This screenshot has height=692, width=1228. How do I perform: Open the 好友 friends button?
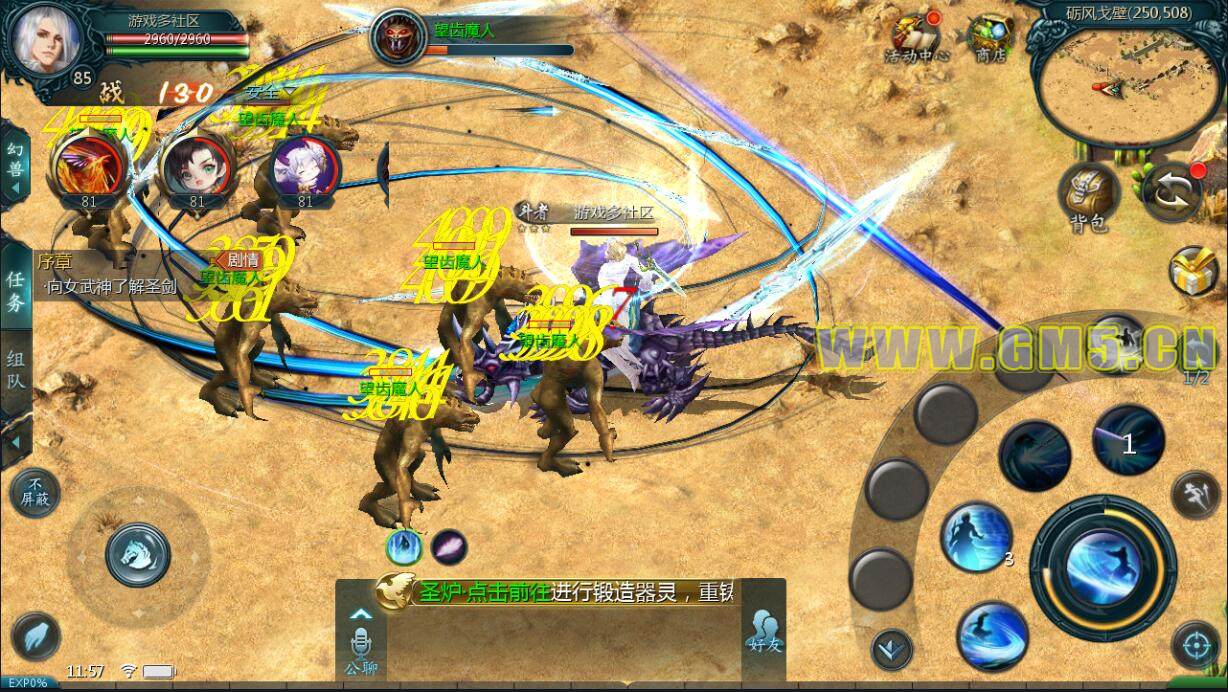763,631
